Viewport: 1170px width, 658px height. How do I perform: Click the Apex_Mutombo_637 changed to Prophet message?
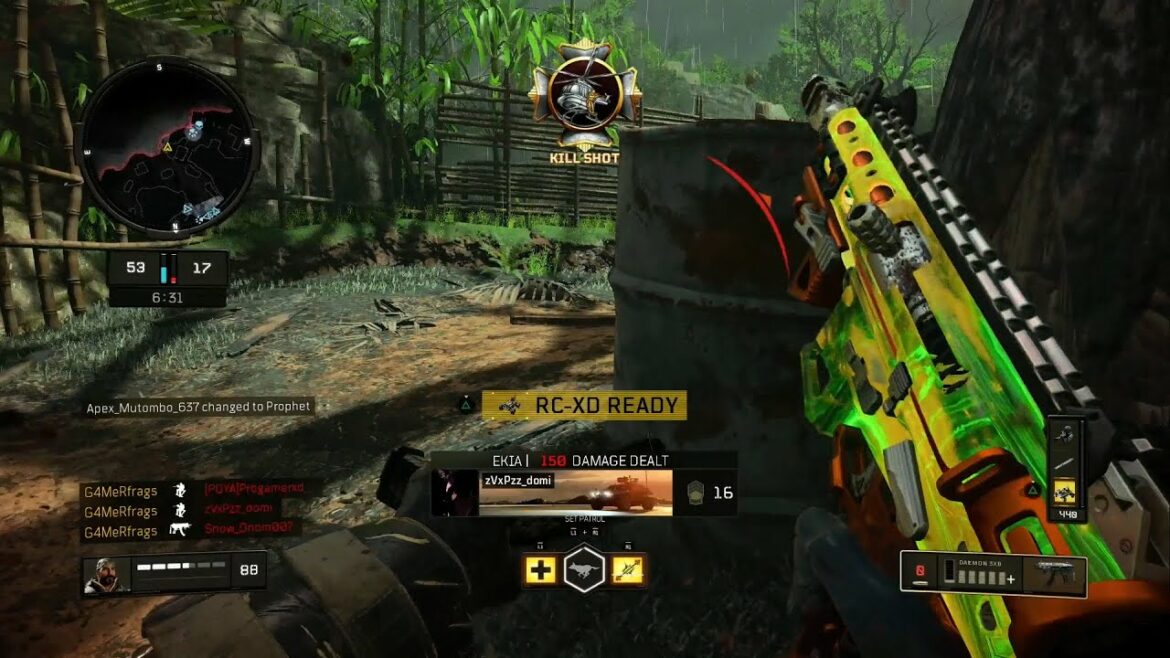[198, 407]
